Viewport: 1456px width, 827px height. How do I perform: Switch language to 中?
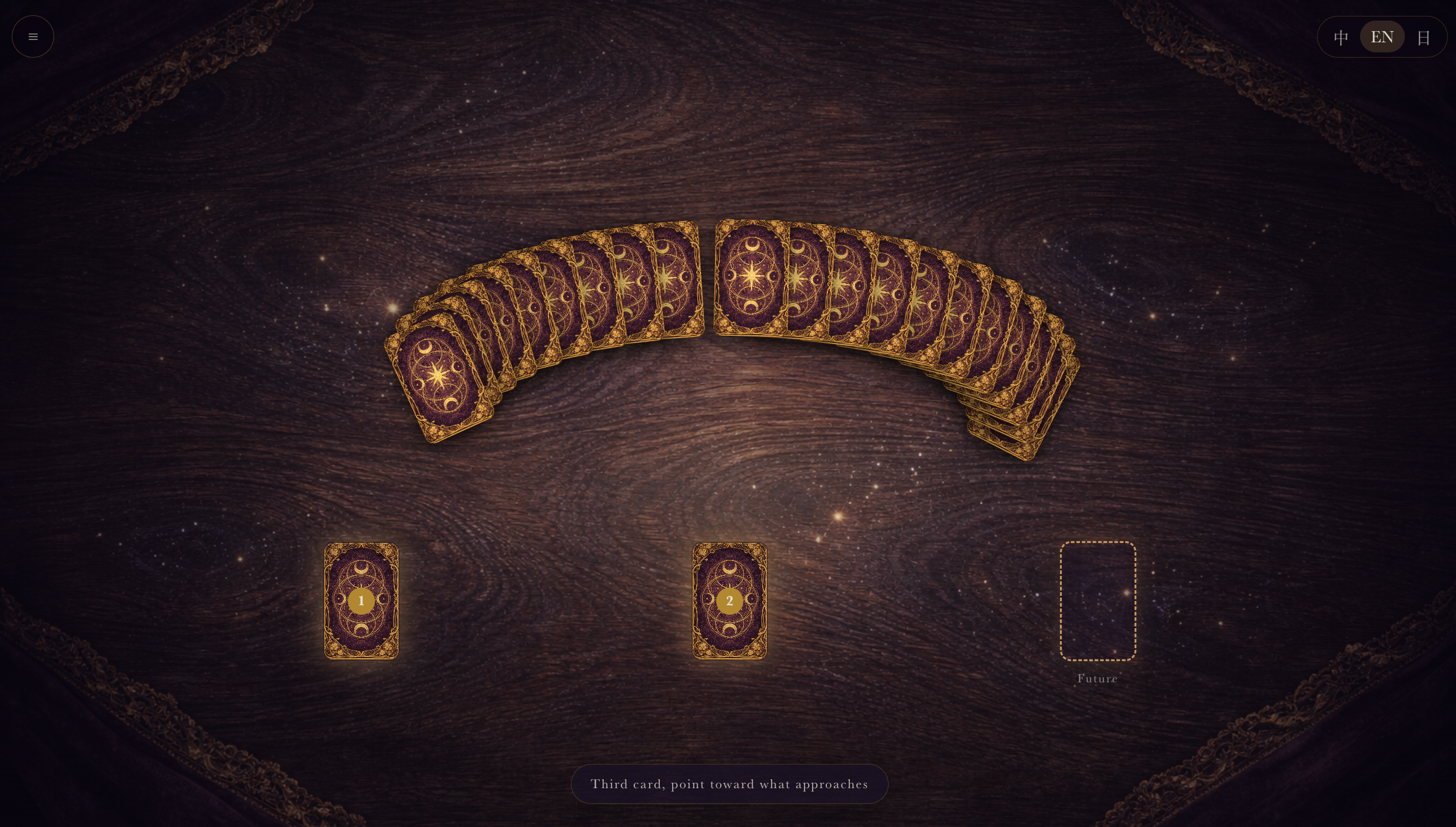point(1341,36)
